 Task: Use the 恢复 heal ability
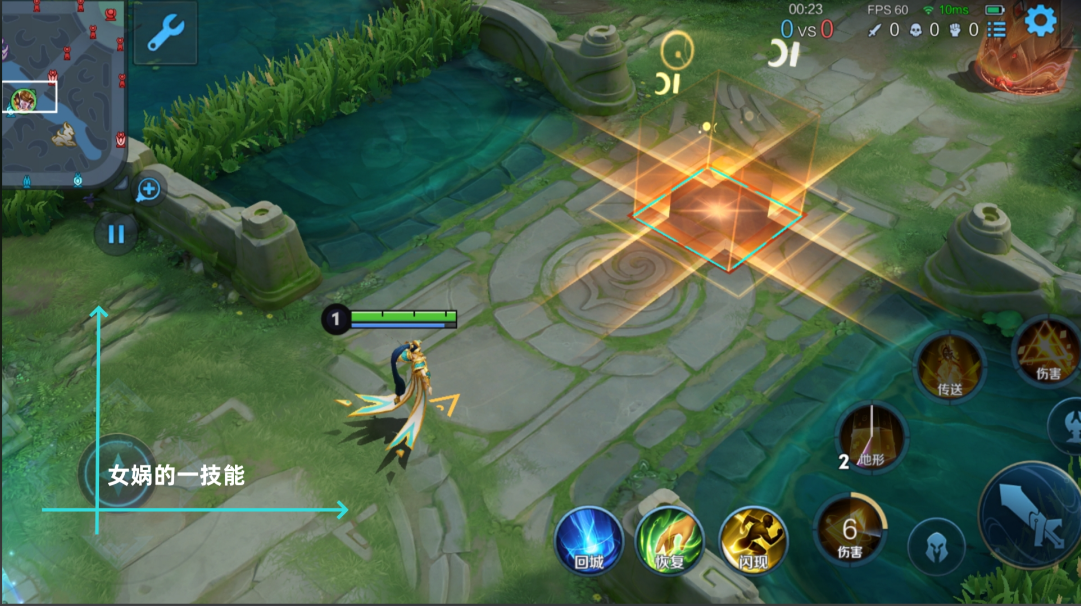[670, 540]
